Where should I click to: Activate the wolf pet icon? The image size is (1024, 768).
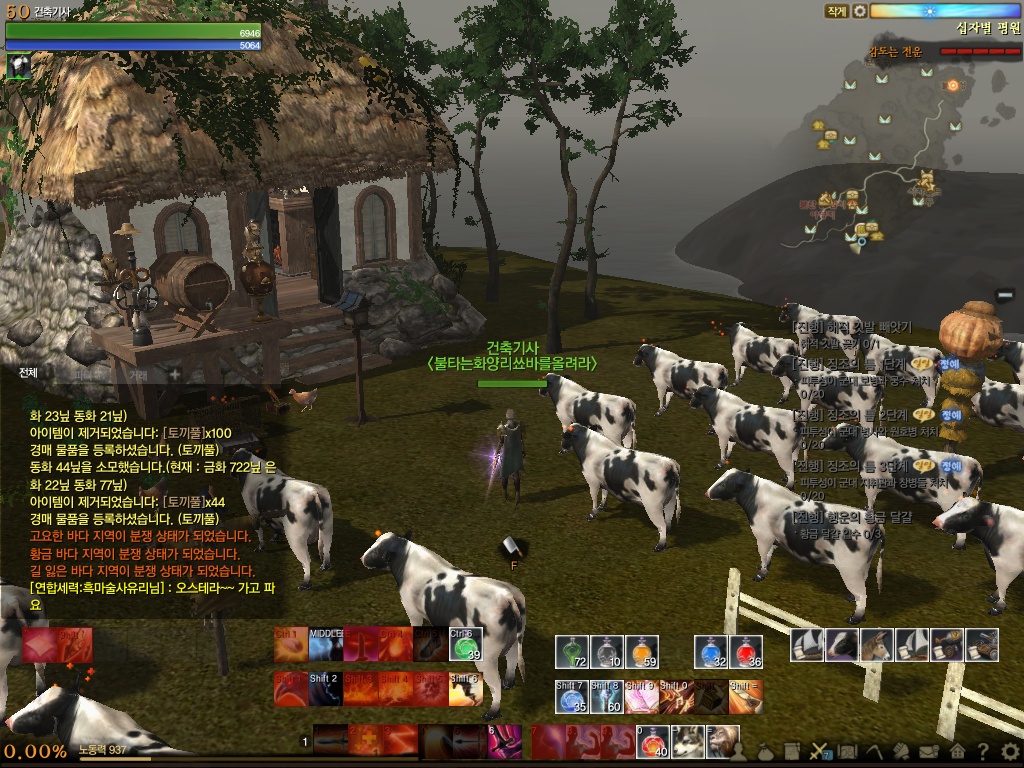(687, 742)
